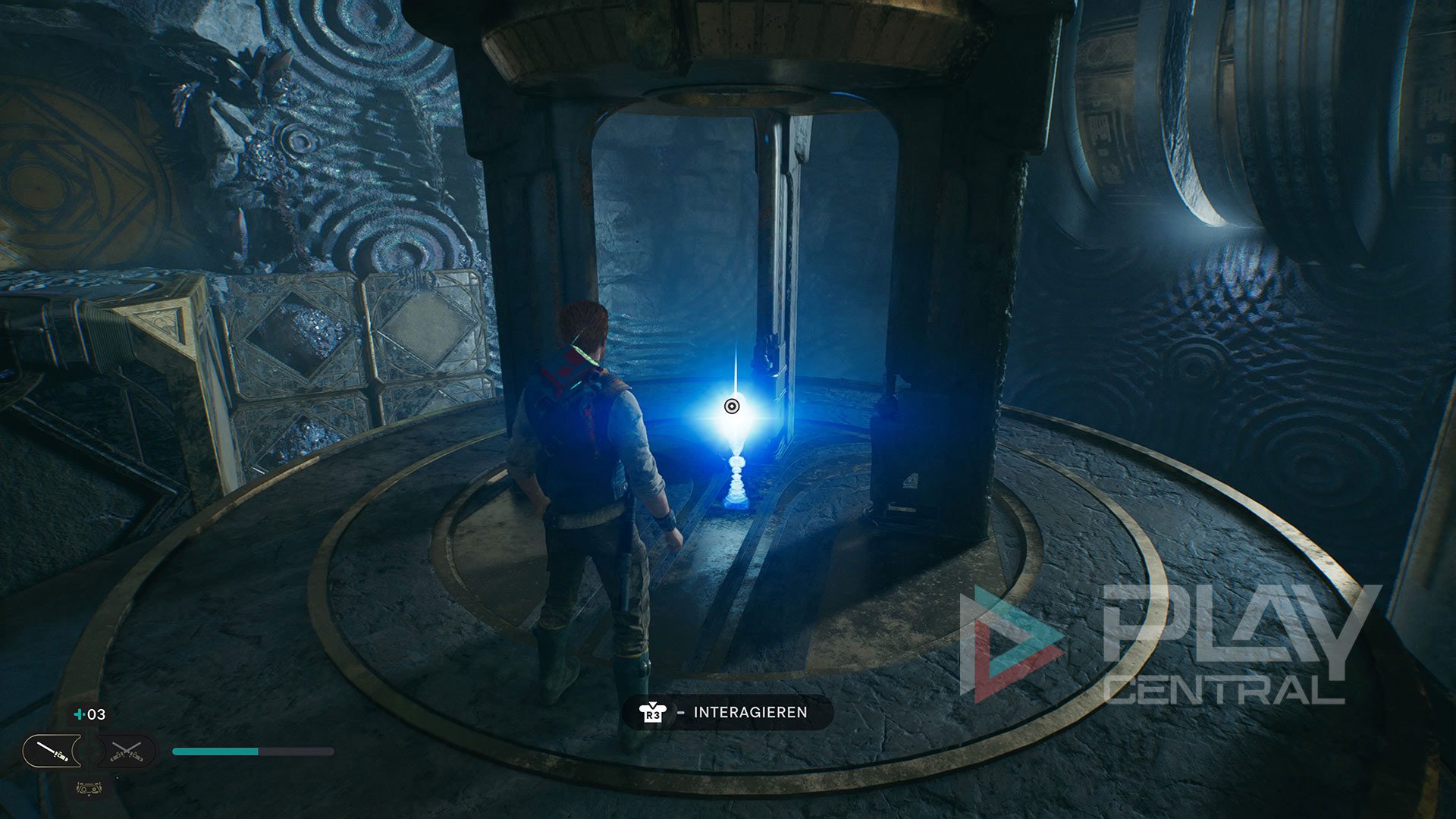
Task: Click the circular interaction marker on the glowing point
Action: [731, 406]
